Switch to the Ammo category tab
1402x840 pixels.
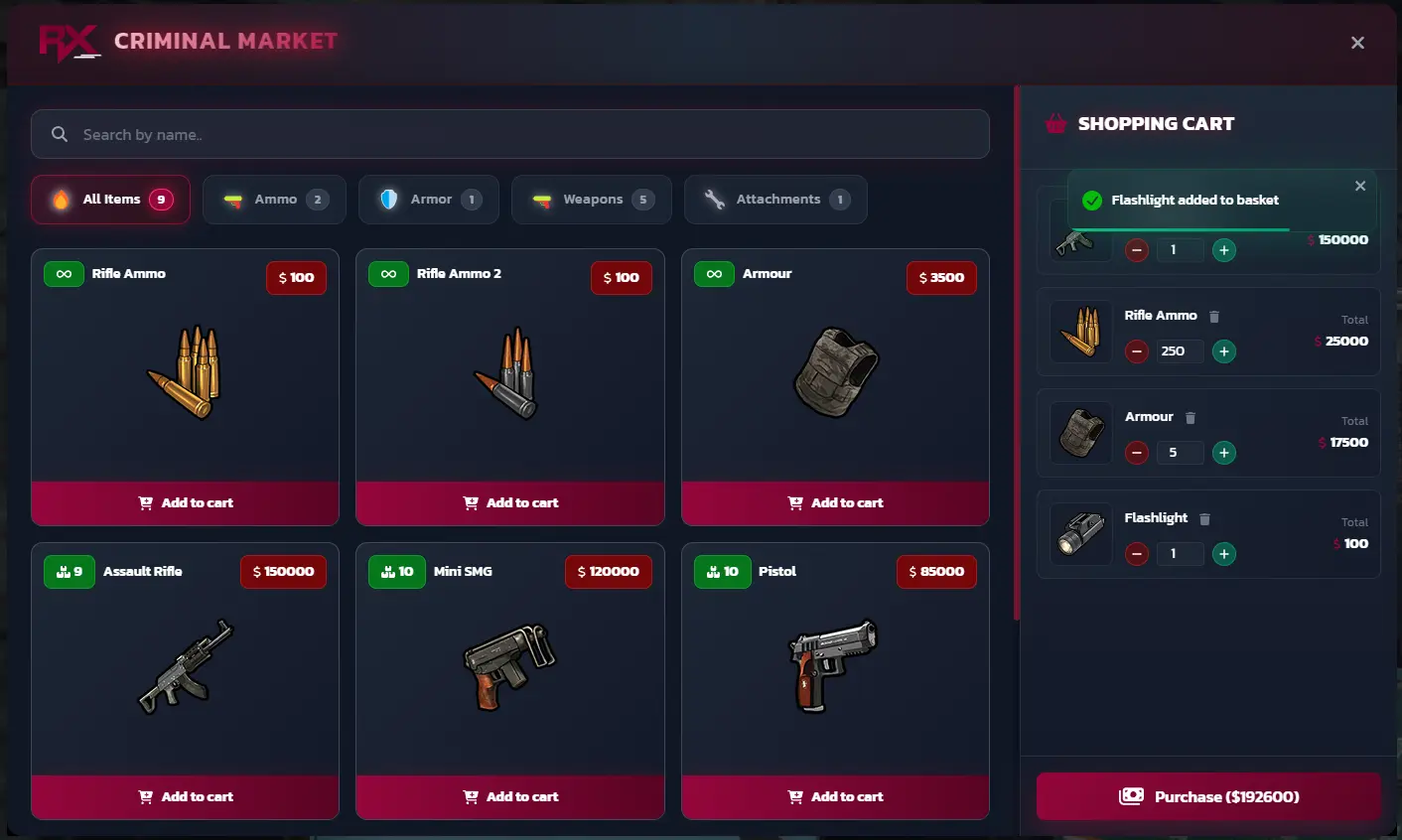click(274, 199)
